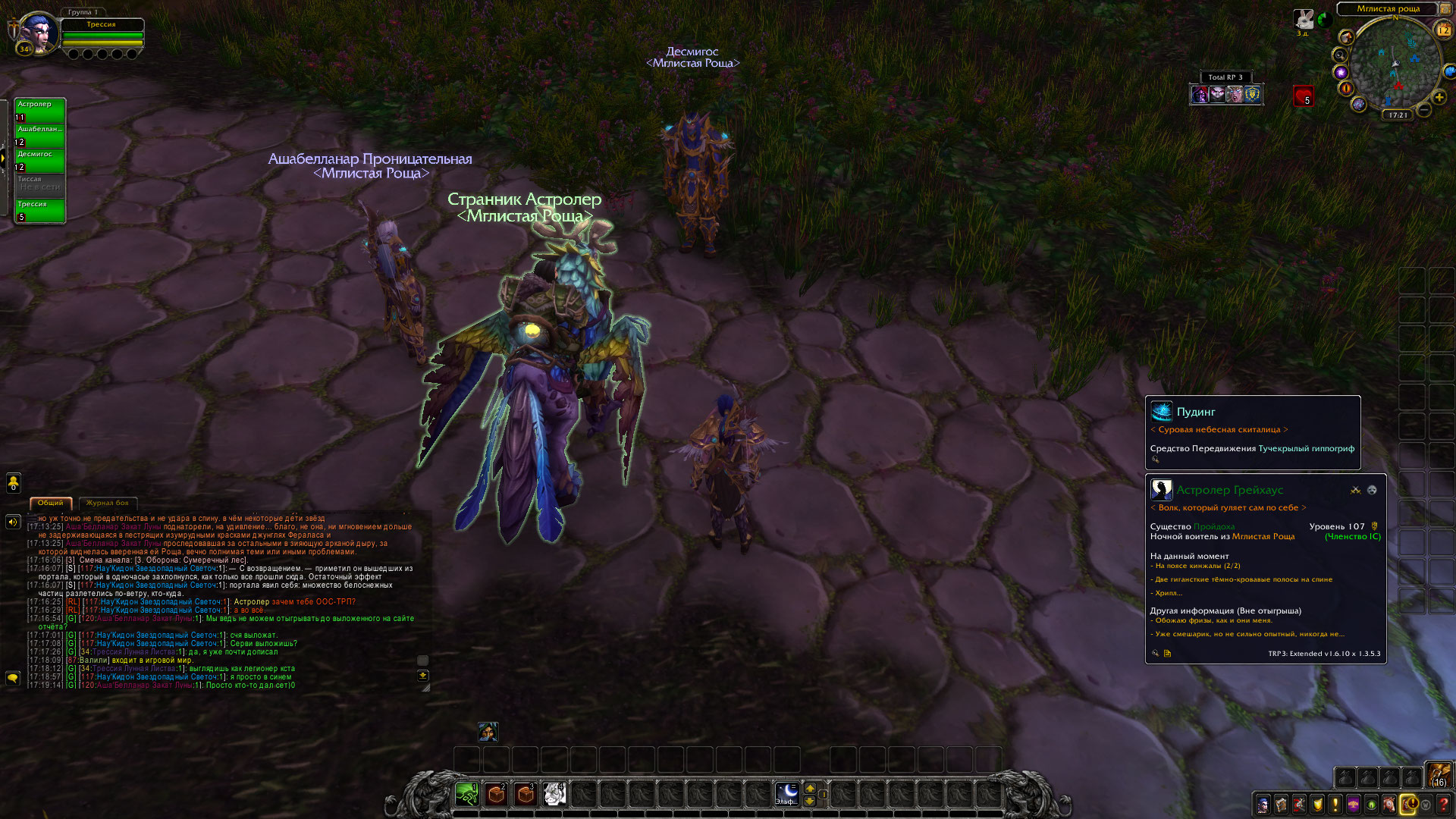Viewport: 1456px width, 819px height.
Task: Open the spellbook micro menu button
Action: pos(1281,805)
